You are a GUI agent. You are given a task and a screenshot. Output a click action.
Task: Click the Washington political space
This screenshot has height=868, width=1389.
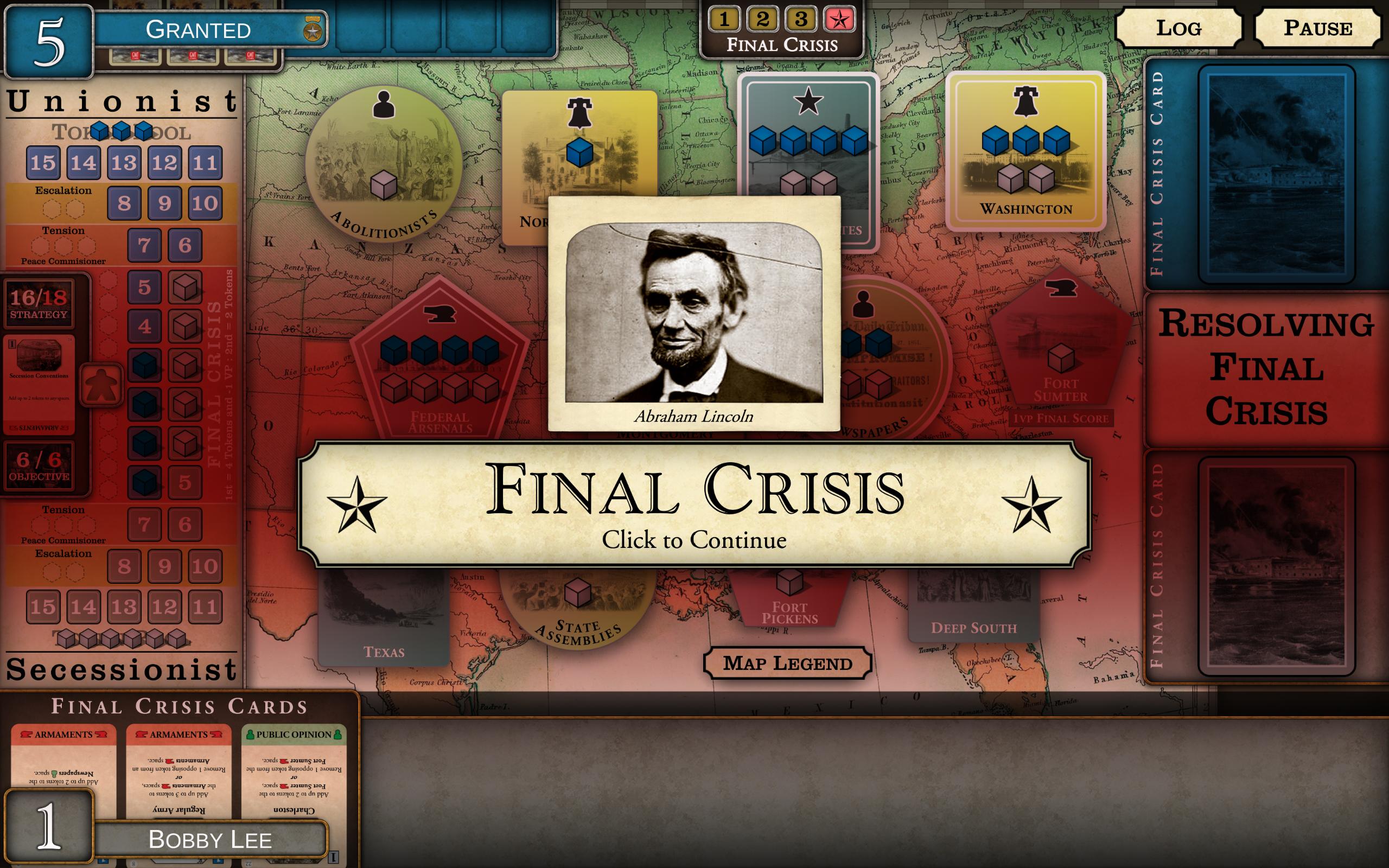click(x=1026, y=155)
